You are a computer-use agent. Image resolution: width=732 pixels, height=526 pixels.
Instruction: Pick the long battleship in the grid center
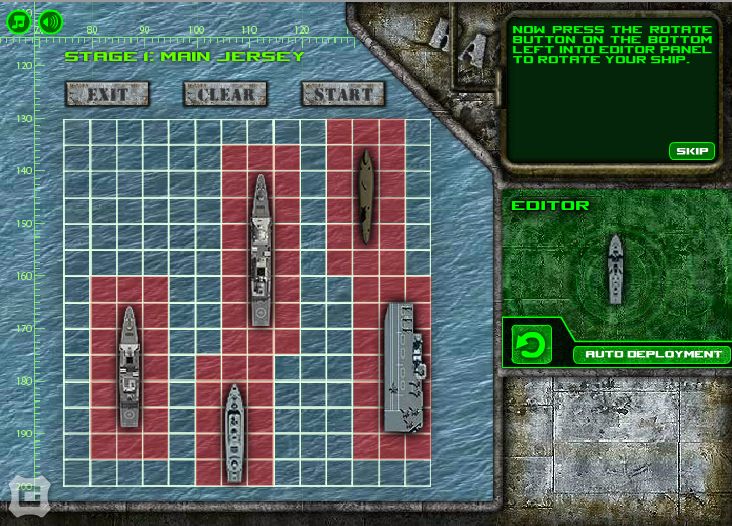[x=261, y=250]
